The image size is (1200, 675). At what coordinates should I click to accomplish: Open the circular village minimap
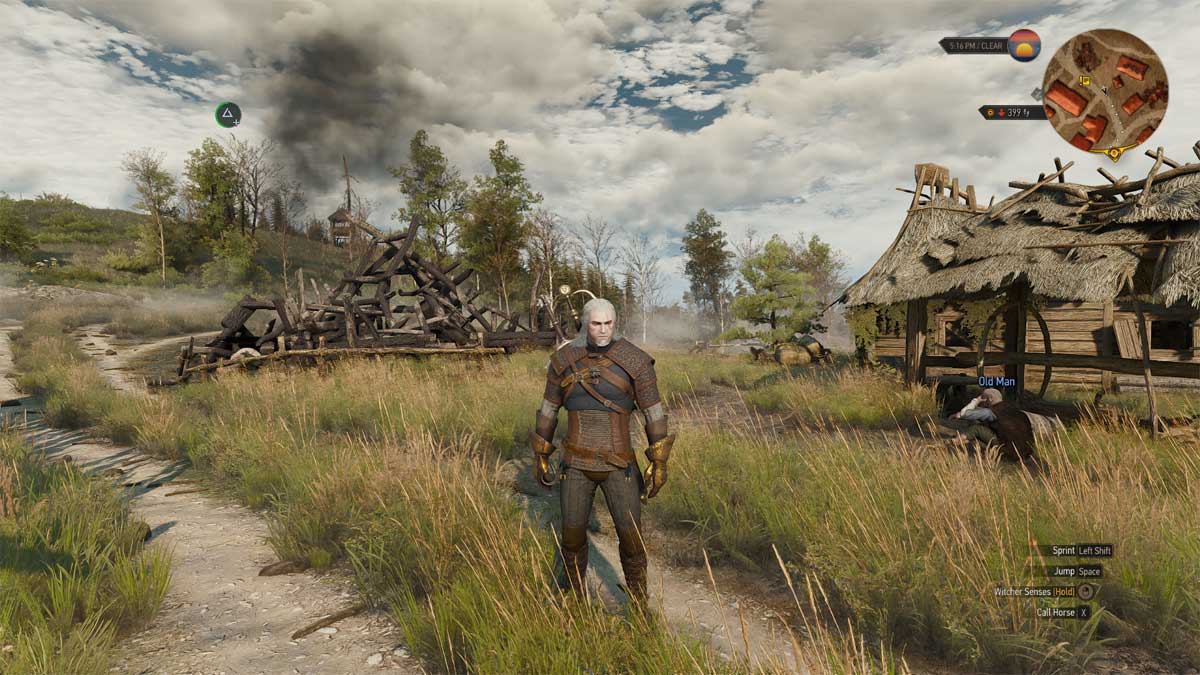[x=1104, y=91]
